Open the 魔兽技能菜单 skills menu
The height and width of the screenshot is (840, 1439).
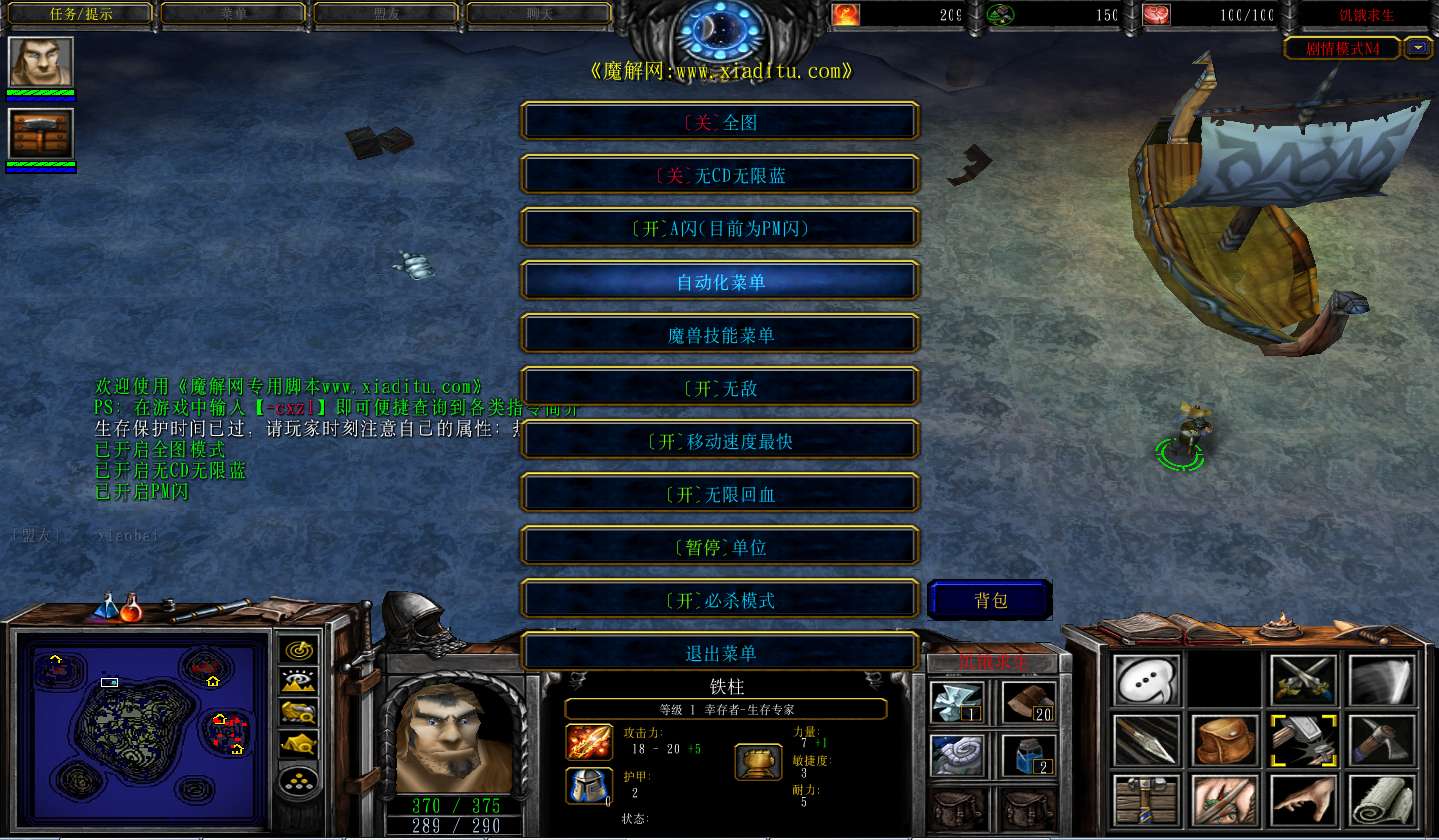(x=720, y=335)
